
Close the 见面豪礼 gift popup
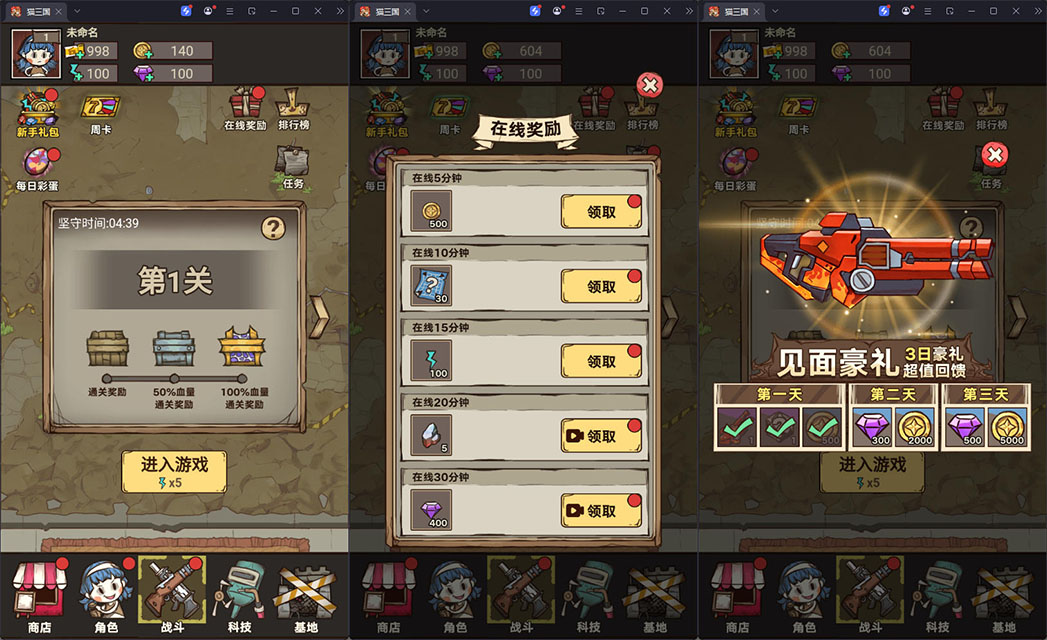[994, 154]
